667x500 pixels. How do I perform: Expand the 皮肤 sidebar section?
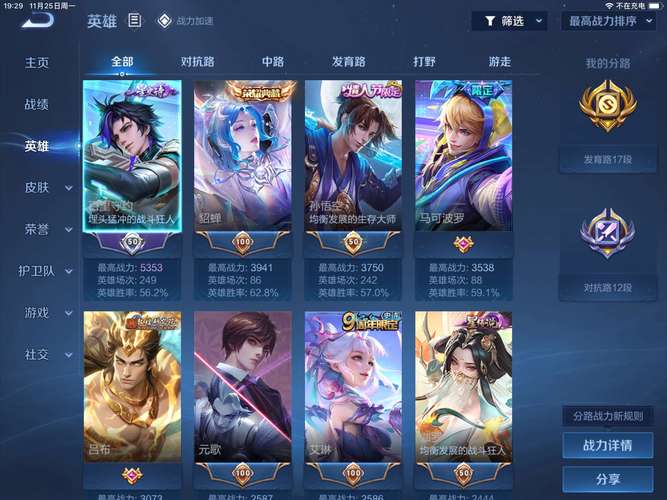[x=37, y=187]
